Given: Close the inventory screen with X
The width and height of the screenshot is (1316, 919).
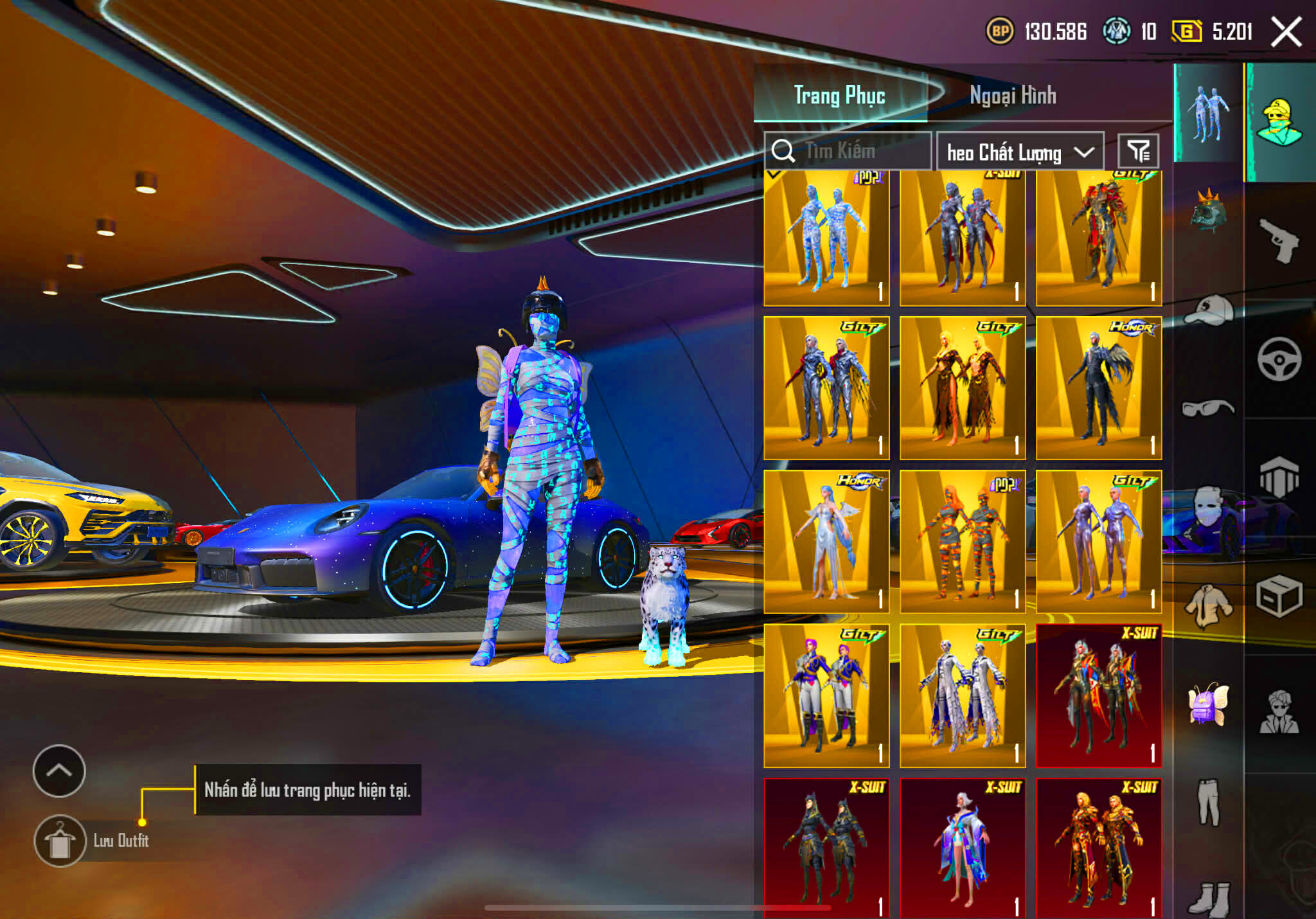Looking at the screenshot, I should (x=1286, y=32).
